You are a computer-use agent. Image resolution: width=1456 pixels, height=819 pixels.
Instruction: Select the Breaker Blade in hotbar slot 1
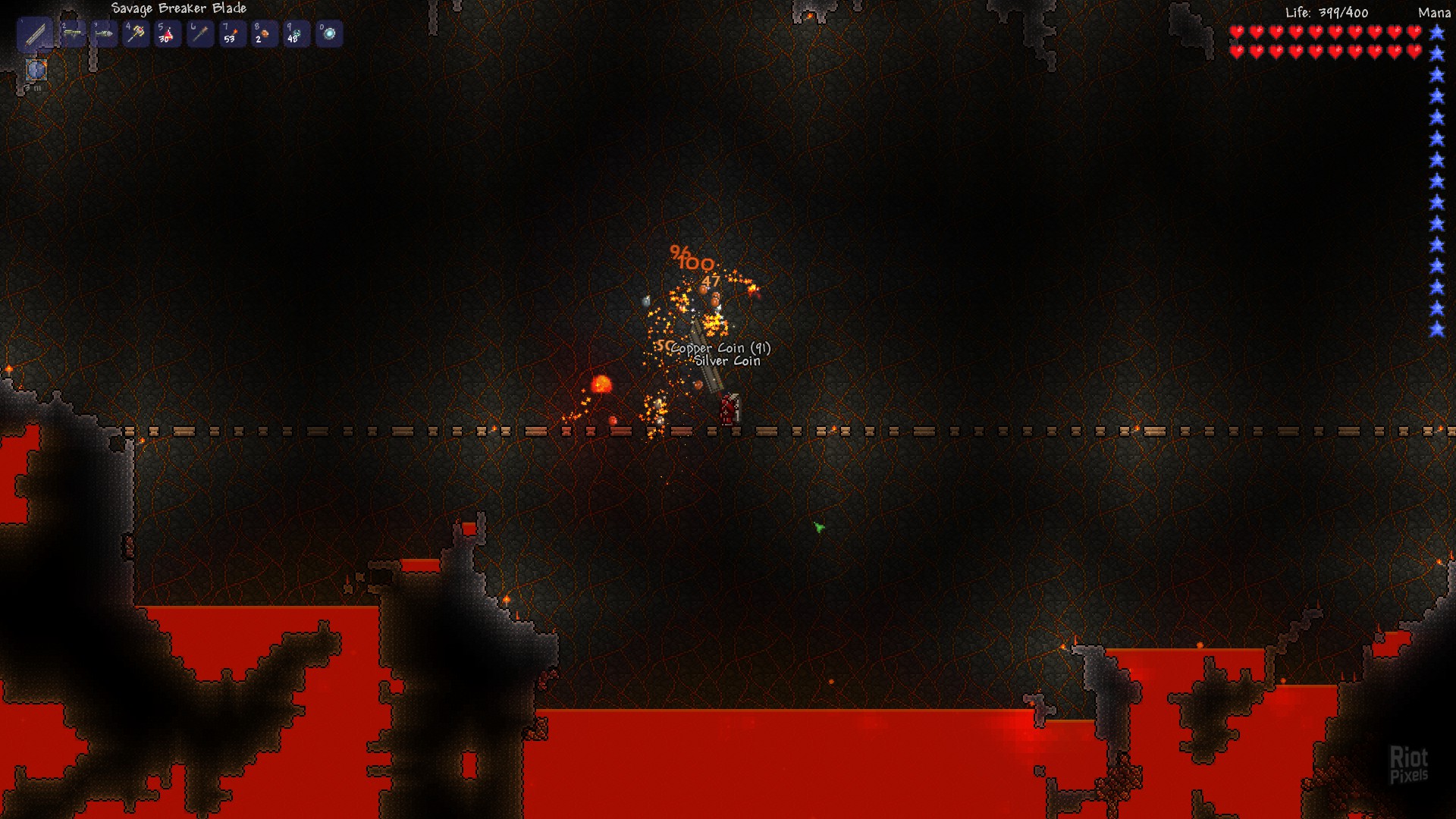pyautogui.click(x=35, y=35)
